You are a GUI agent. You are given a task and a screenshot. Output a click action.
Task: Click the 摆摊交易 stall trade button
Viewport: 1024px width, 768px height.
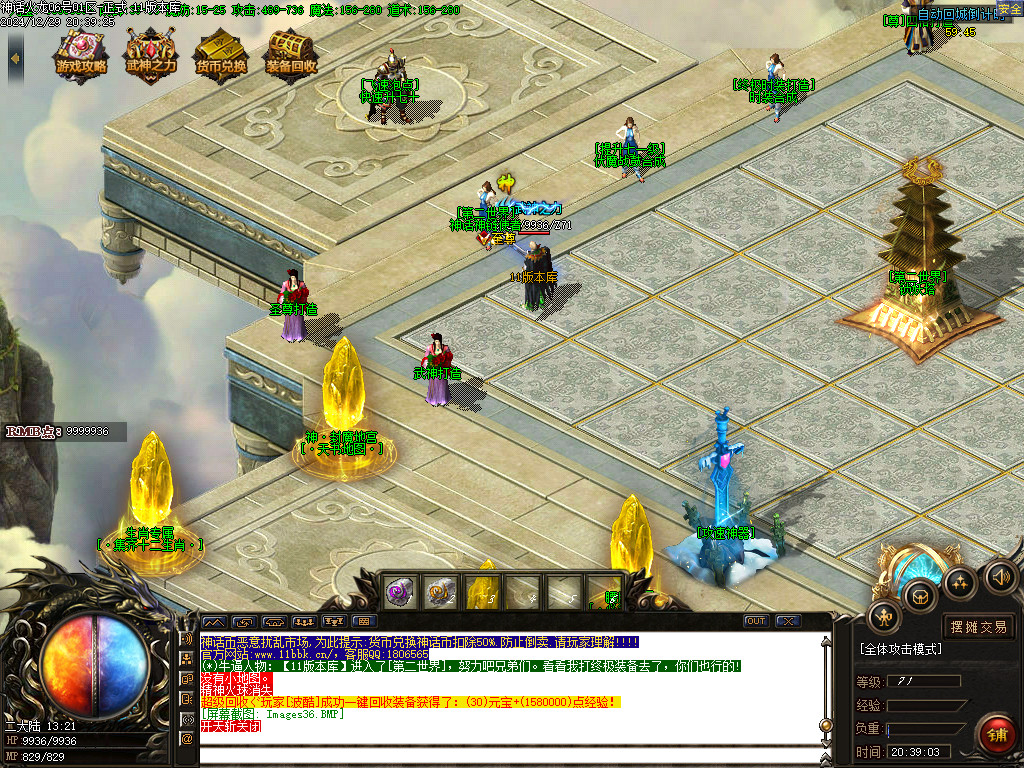979,627
